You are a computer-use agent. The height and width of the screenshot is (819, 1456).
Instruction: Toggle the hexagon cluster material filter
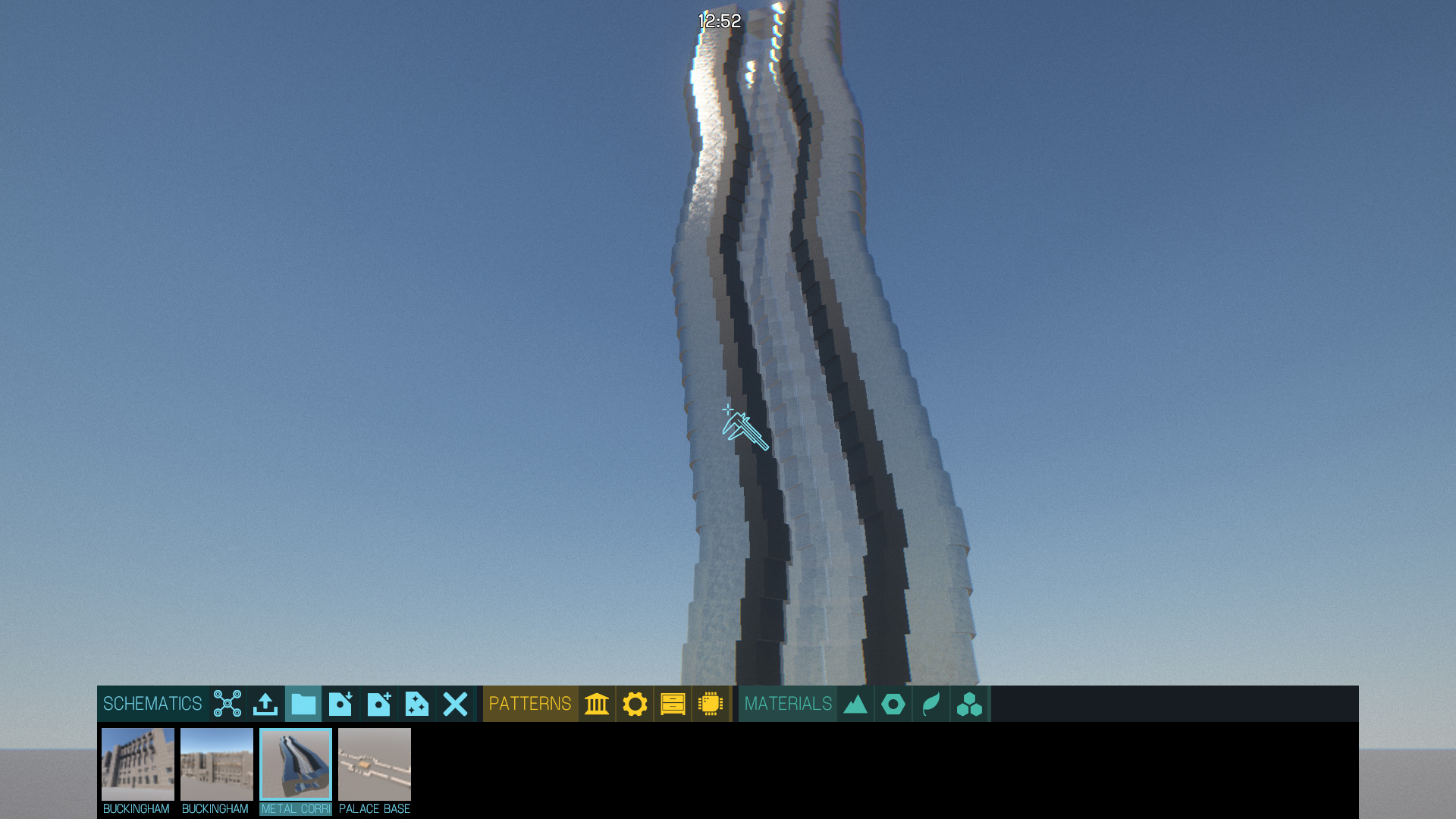pyautogui.click(x=969, y=704)
